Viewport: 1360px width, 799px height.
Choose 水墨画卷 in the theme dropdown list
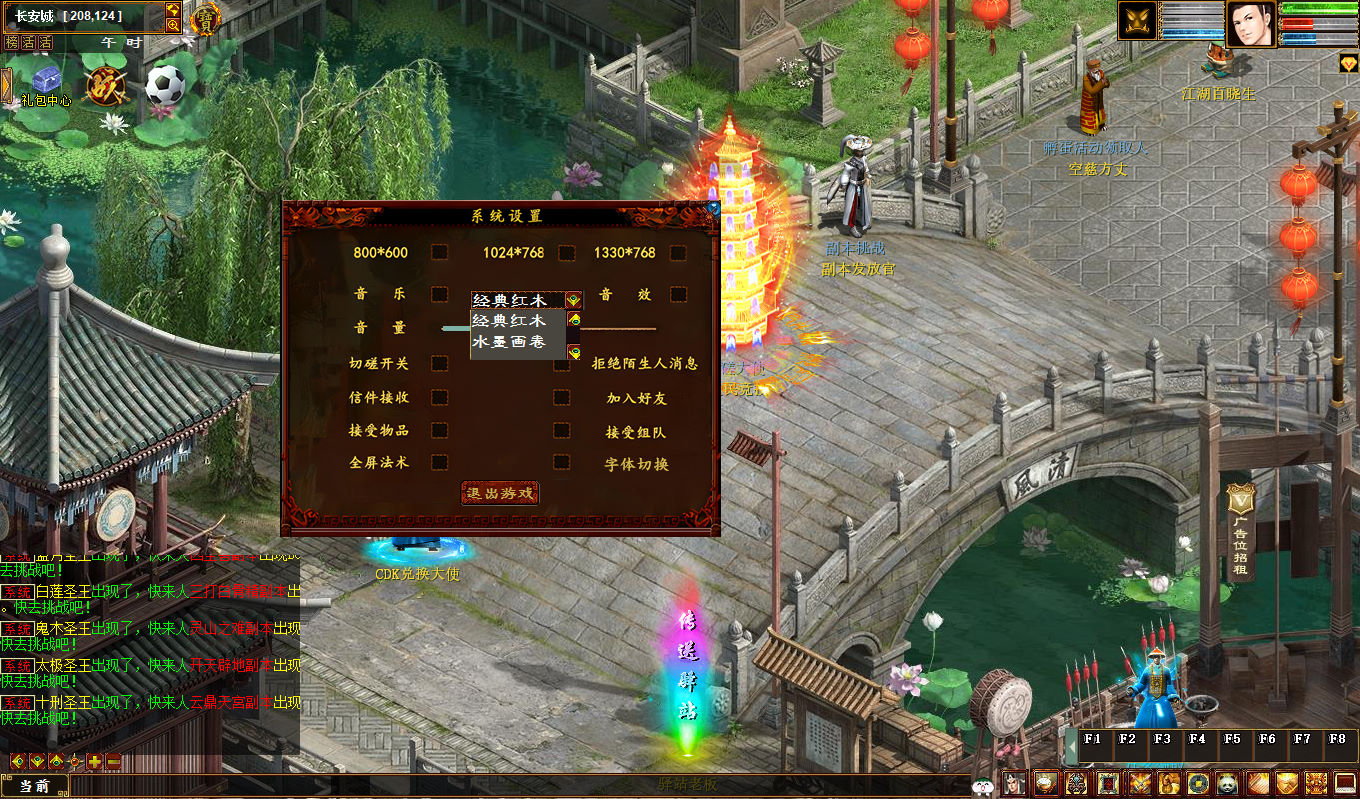point(509,342)
